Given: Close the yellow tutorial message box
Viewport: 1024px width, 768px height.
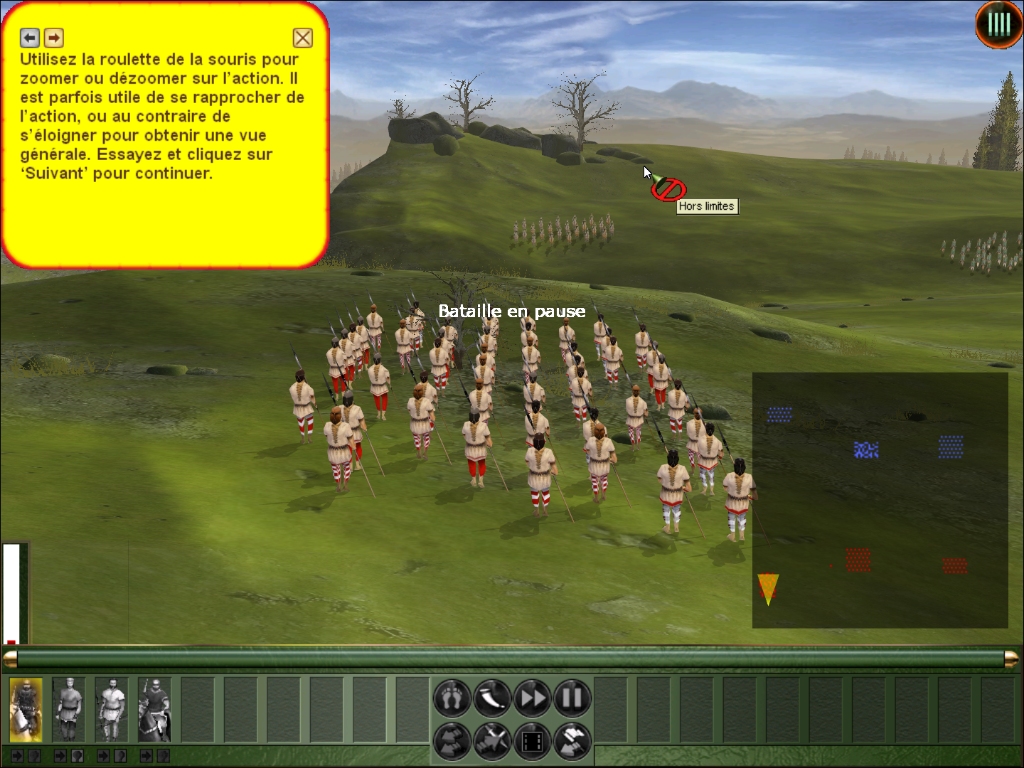Looking at the screenshot, I should point(302,38).
